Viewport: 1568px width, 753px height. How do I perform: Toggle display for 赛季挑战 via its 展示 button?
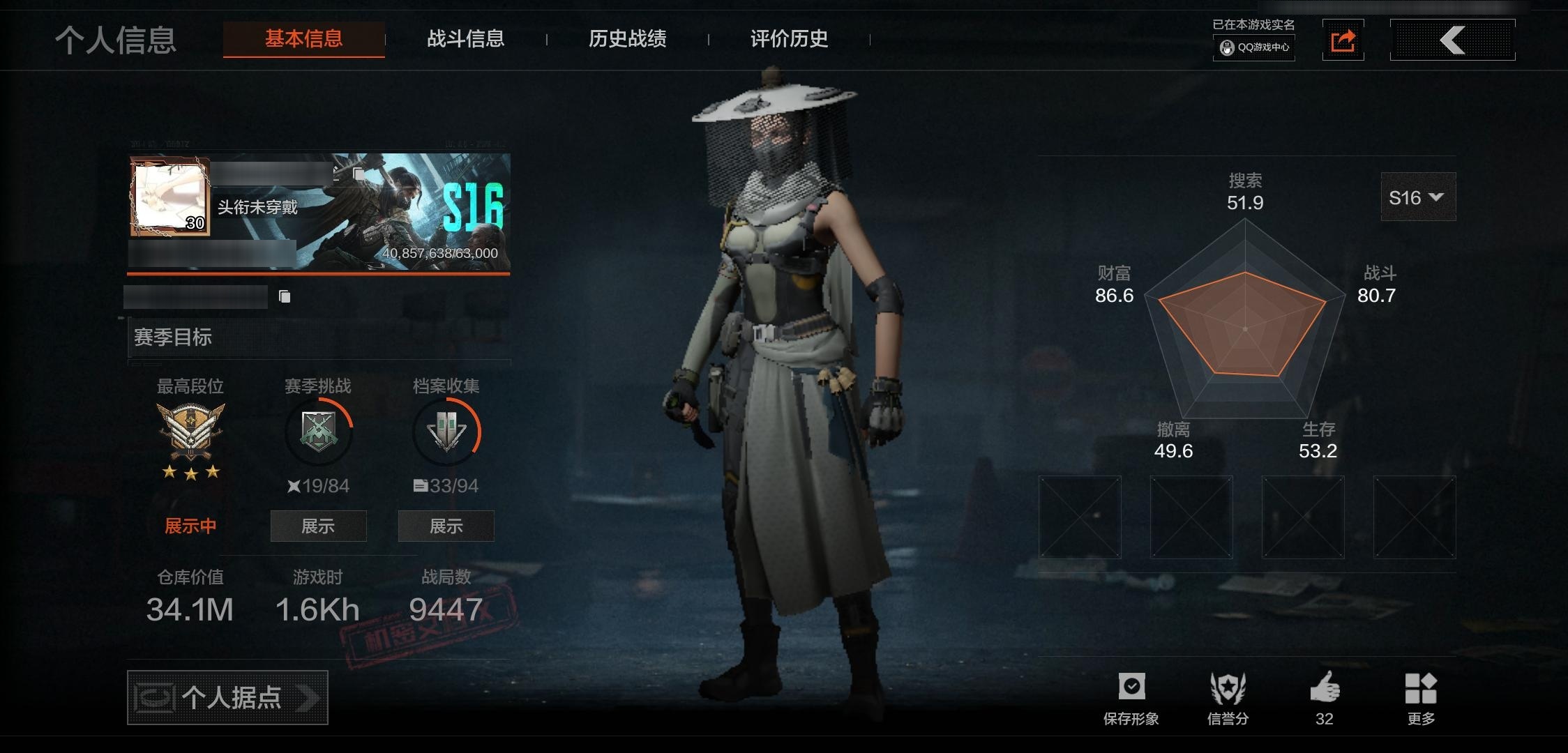[318, 526]
